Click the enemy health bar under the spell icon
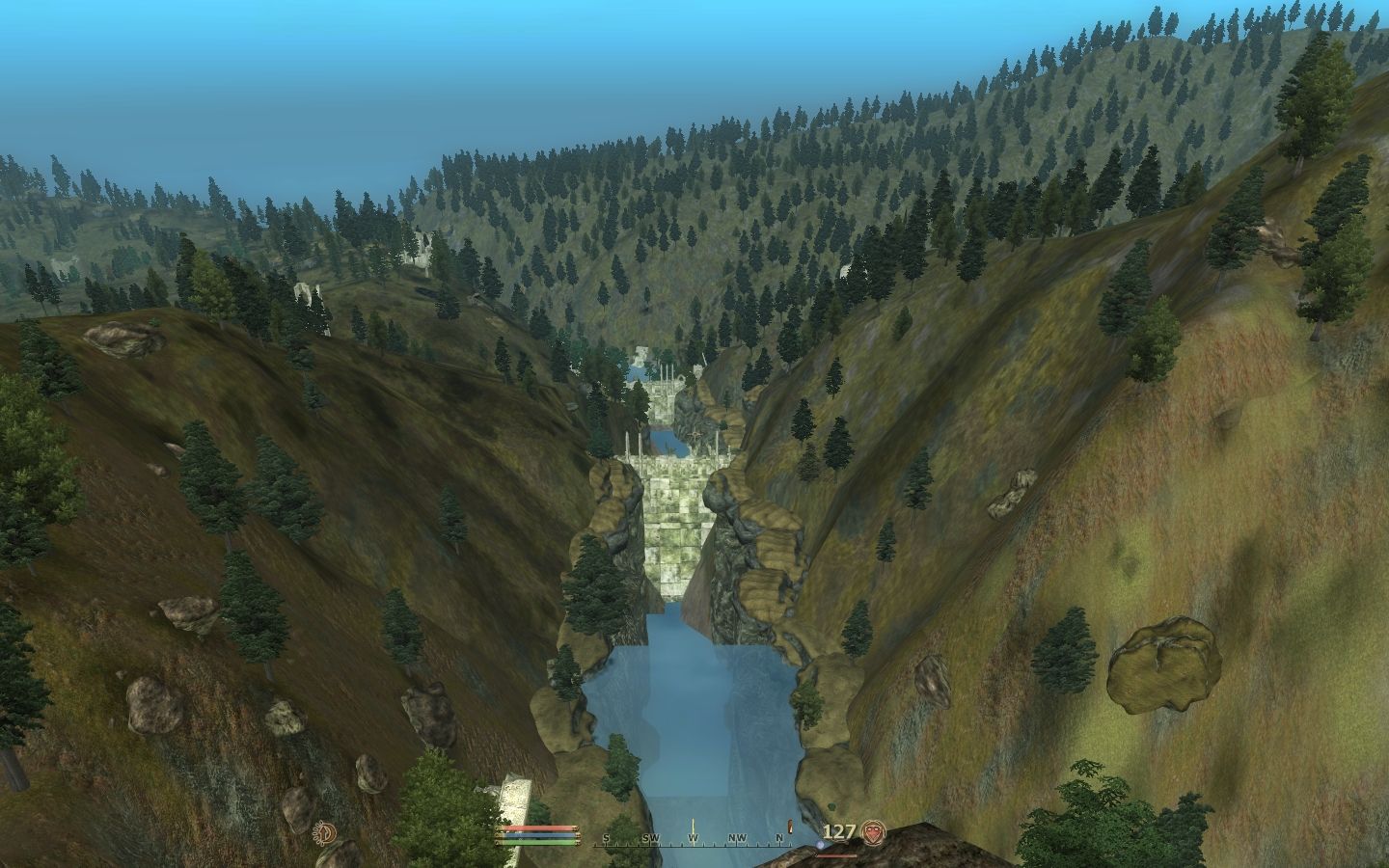The height and width of the screenshot is (868, 1389). (x=836, y=856)
